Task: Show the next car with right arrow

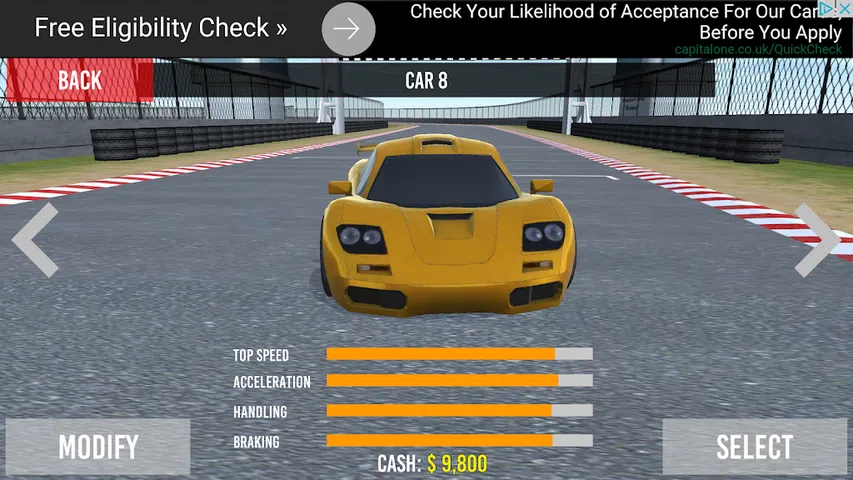Action: pos(816,240)
